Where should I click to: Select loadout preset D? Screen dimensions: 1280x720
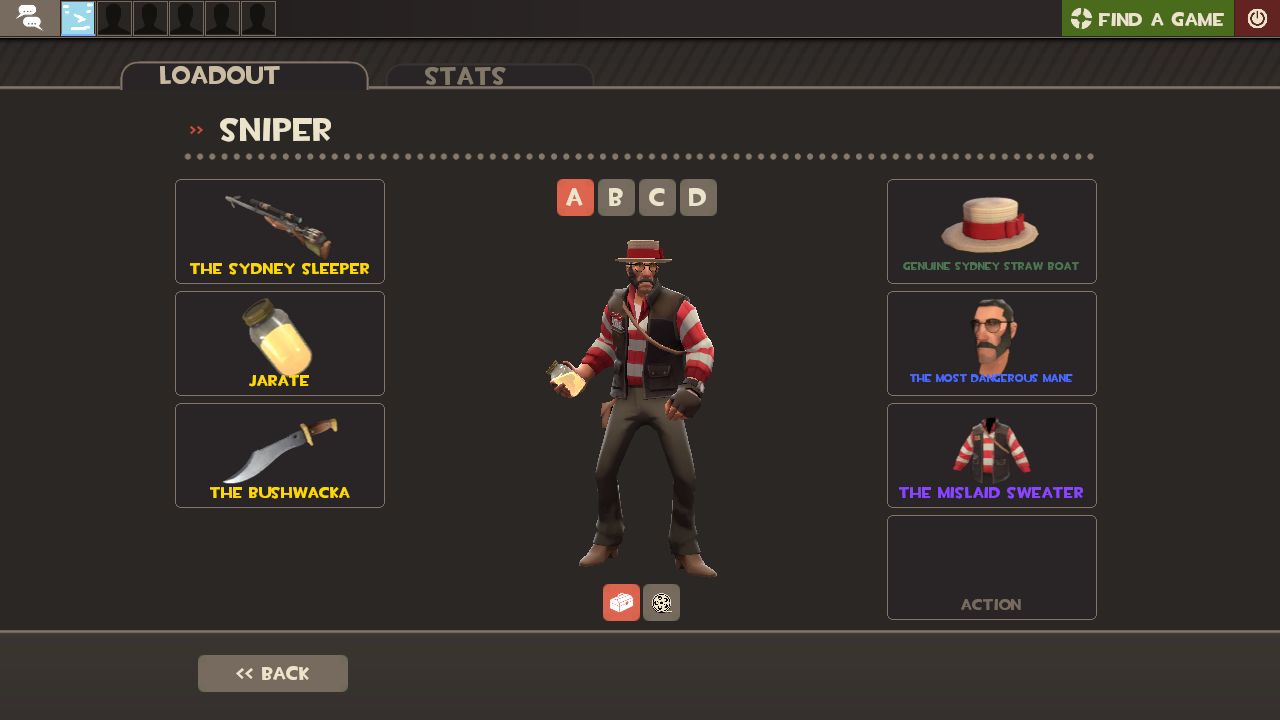coord(698,197)
